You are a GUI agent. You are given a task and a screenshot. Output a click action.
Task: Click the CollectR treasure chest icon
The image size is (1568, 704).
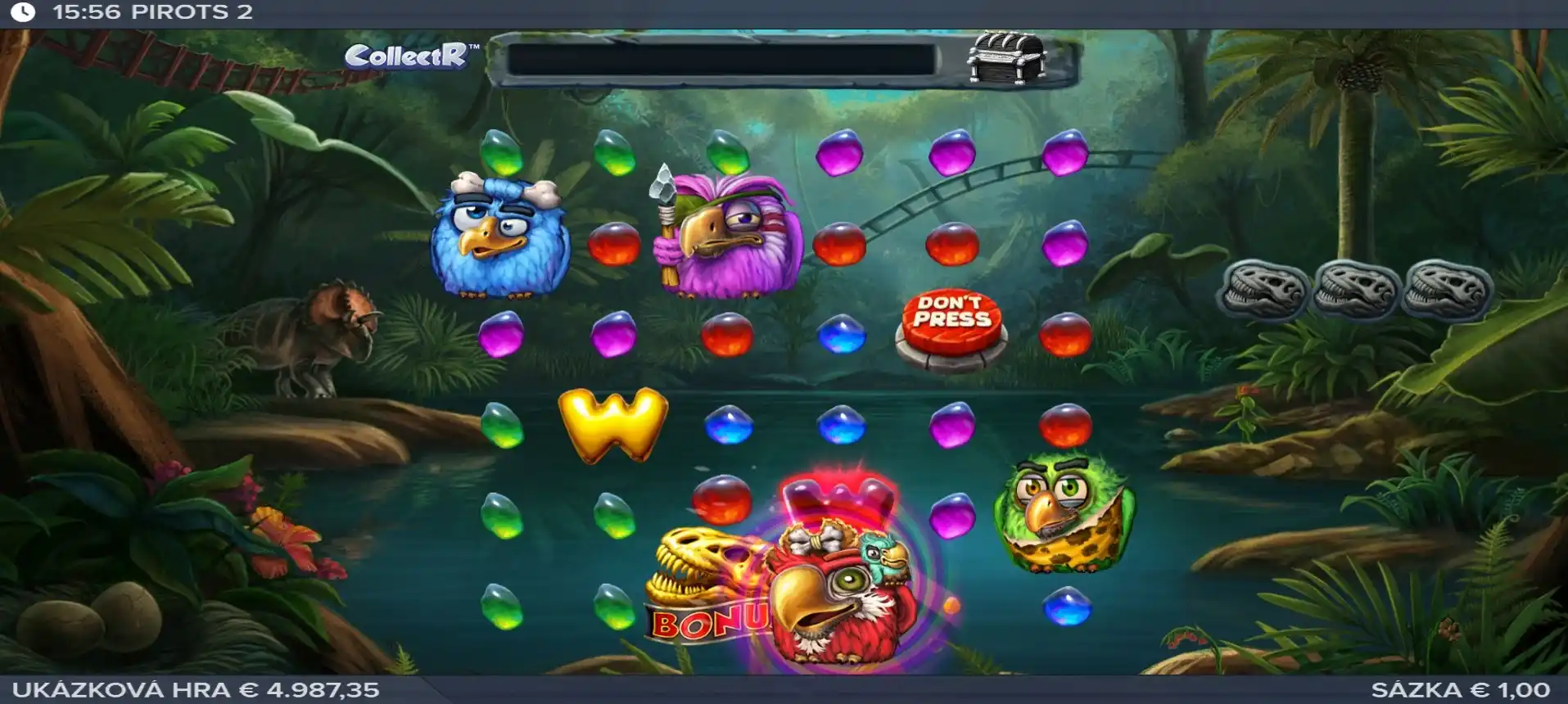pos(1005,58)
